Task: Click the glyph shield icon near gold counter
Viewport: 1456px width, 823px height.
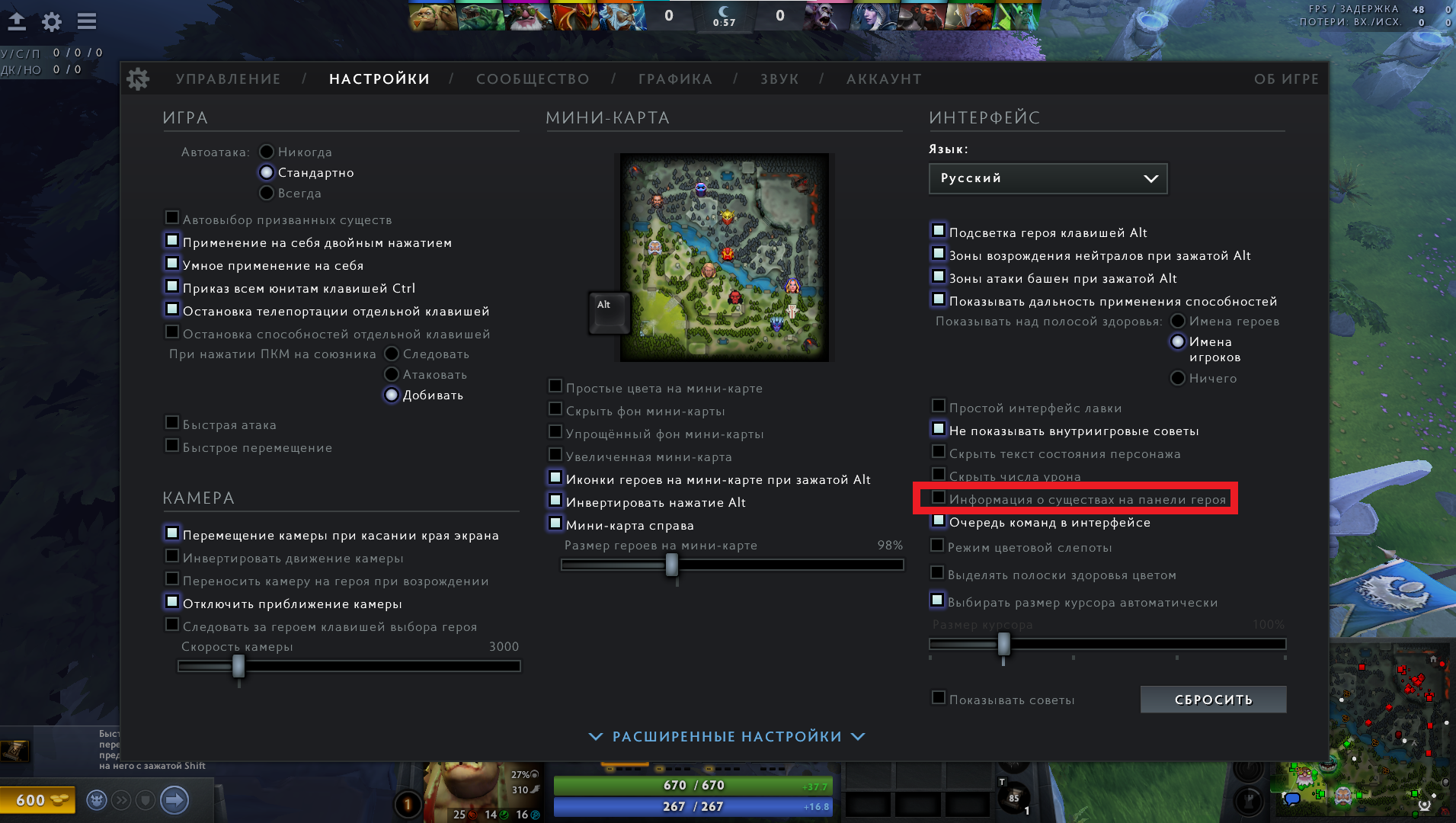Action: click(146, 799)
